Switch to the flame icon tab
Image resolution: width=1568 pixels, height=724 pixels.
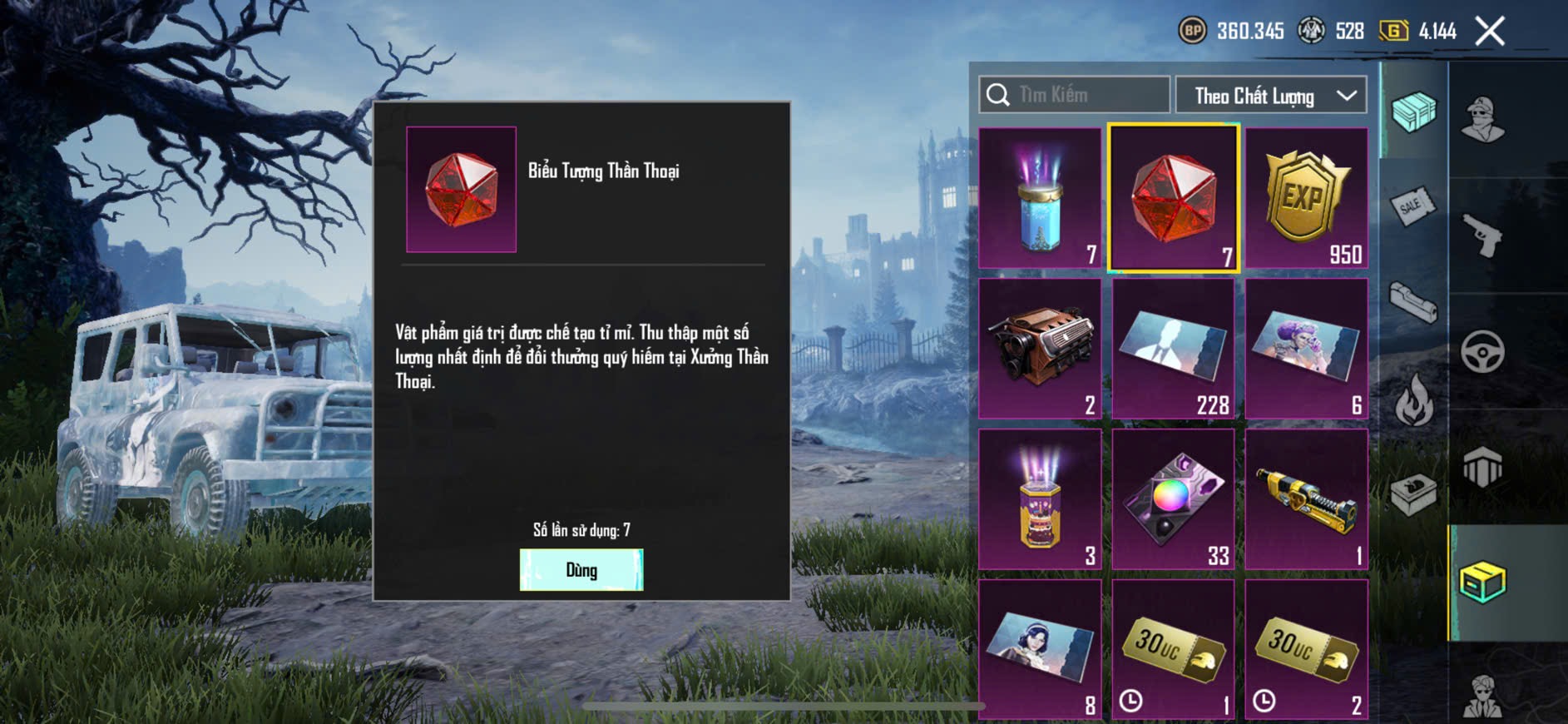click(1412, 400)
